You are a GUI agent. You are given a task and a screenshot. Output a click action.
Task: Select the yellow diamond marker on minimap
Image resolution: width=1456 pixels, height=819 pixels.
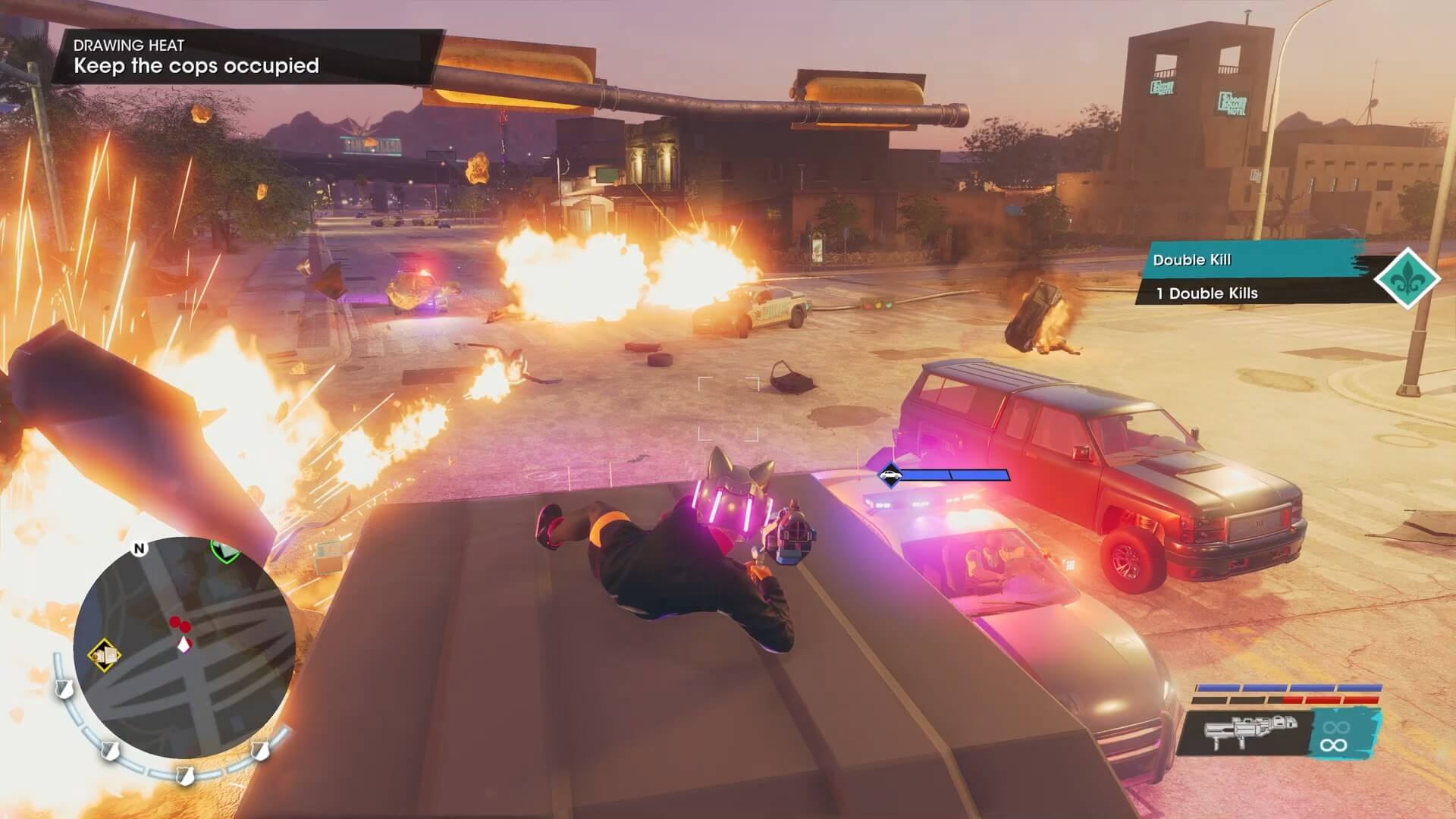[103, 654]
